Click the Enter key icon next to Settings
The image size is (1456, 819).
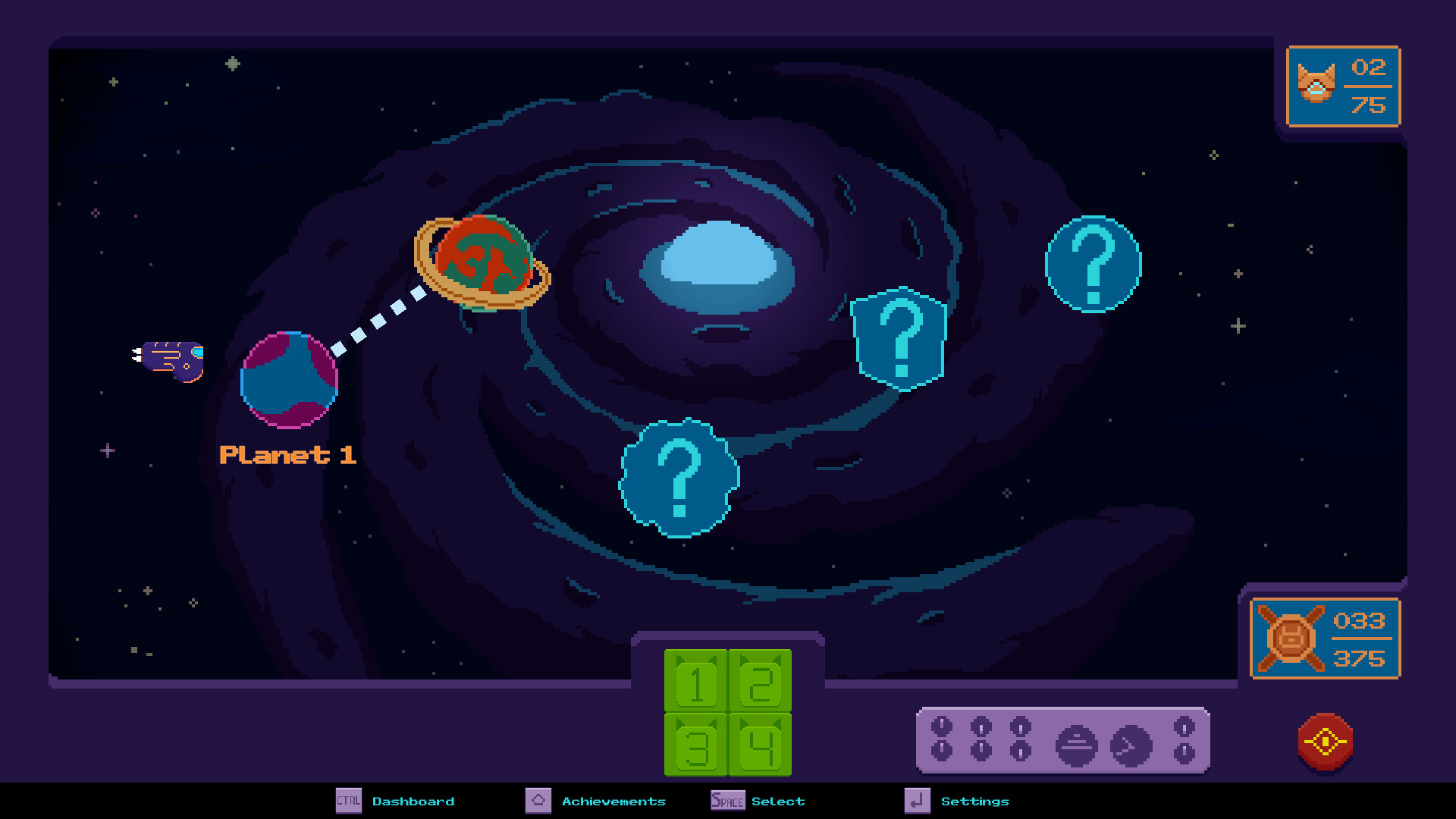tap(917, 801)
